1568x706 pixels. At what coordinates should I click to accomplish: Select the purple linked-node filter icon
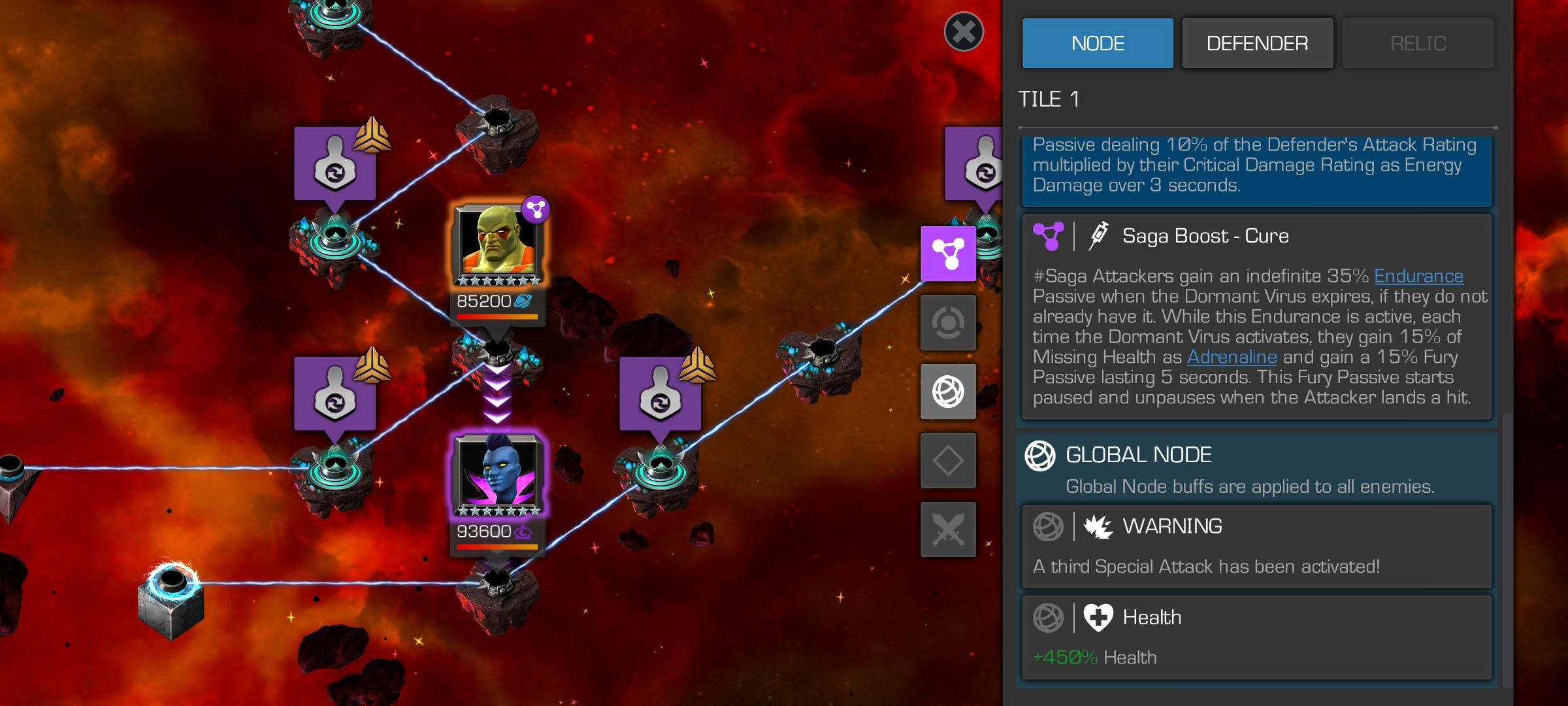948,254
